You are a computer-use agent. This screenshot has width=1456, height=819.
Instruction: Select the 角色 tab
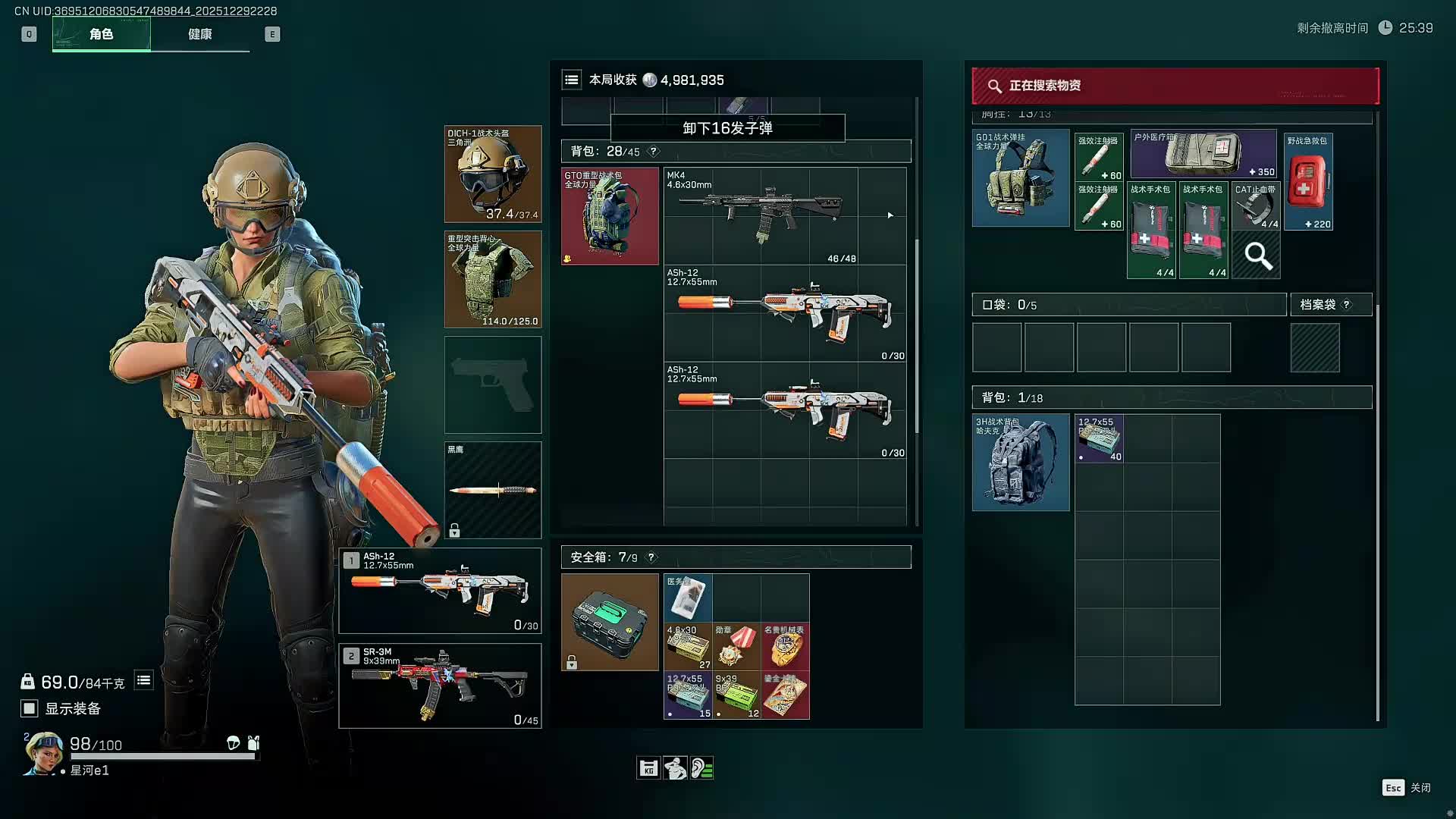click(x=102, y=34)
